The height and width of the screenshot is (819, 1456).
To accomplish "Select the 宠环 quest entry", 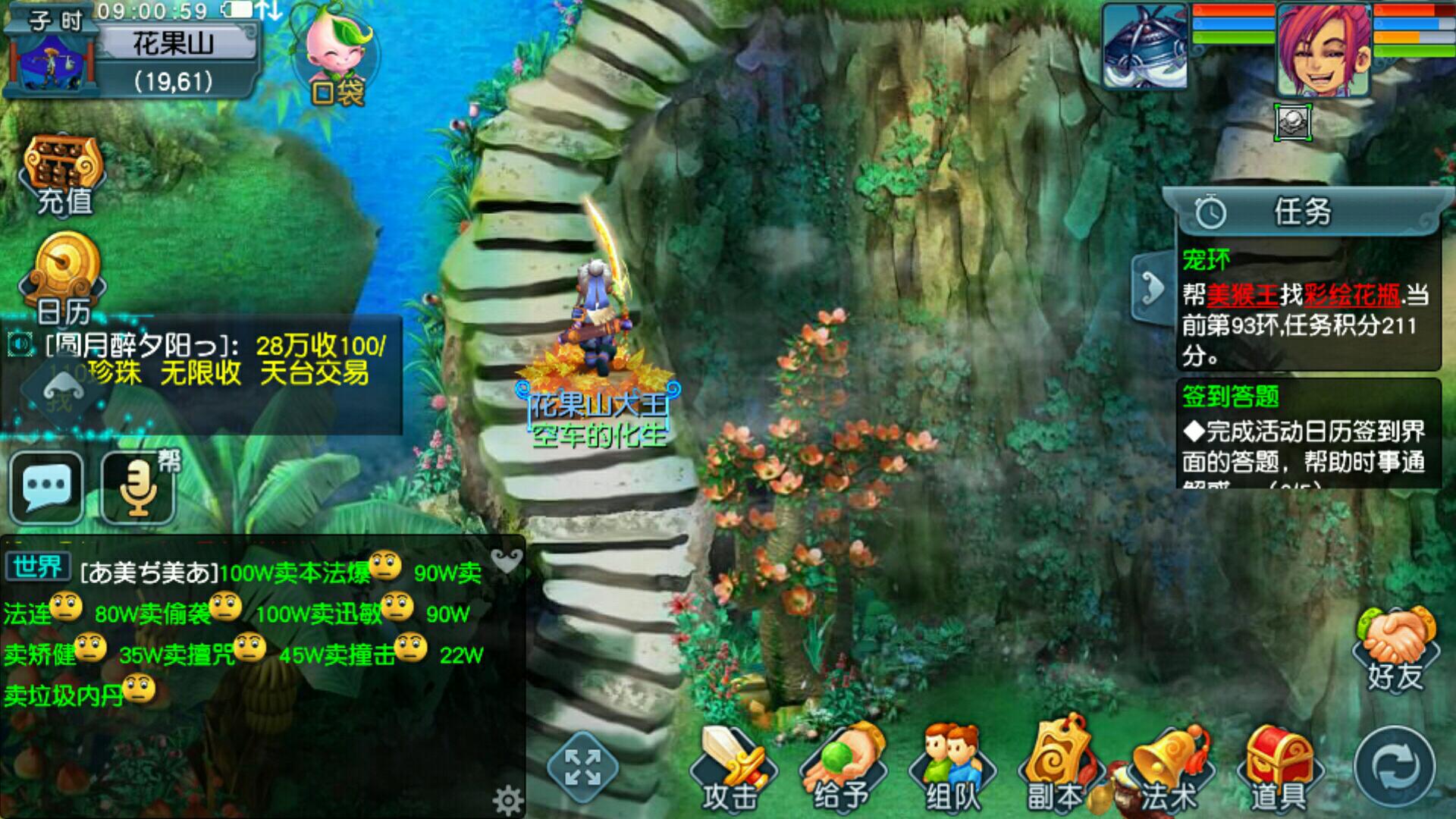I will coord(1306,307).
